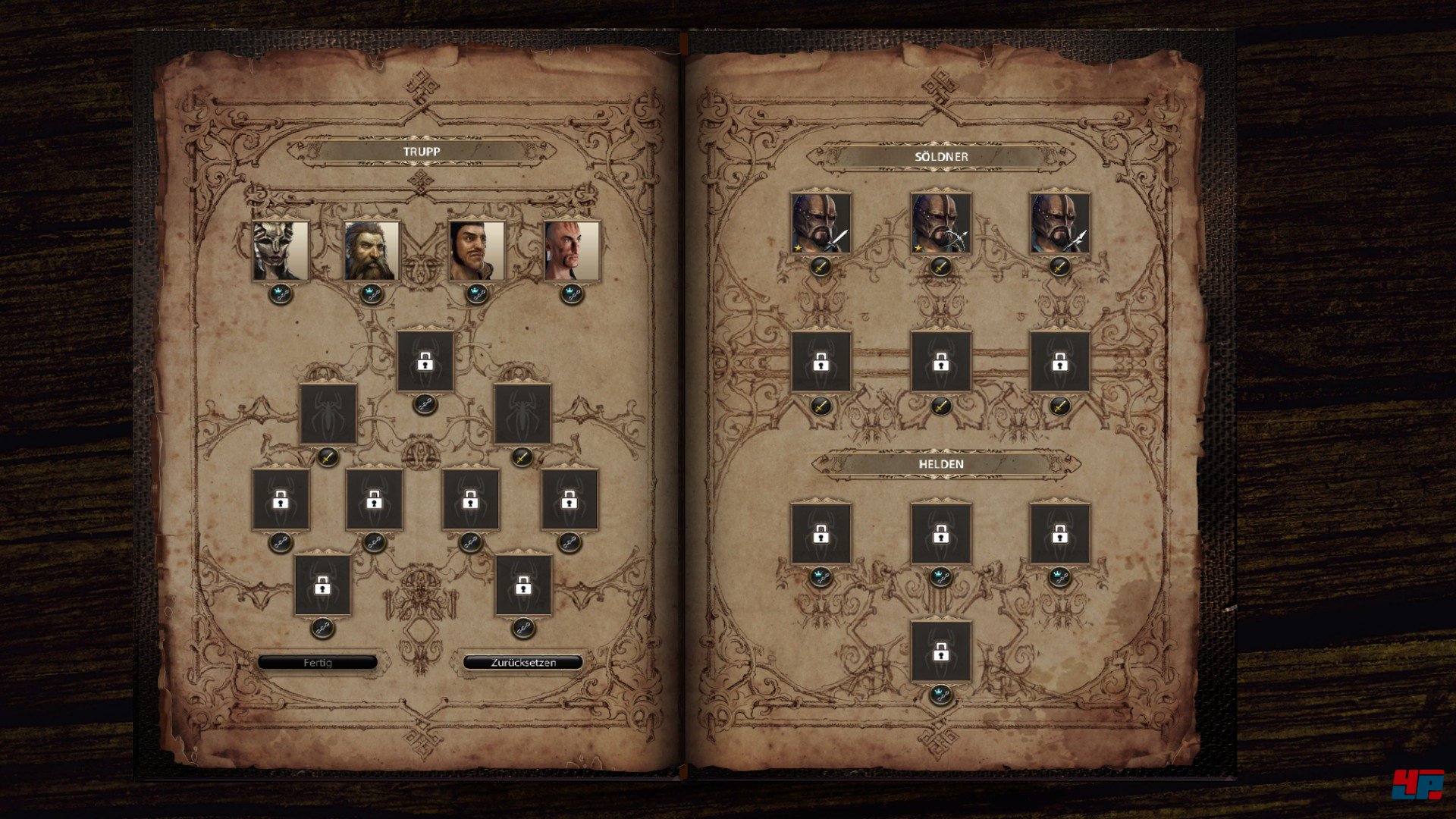Reset the party with Zurücksetzen
This screenshot has height=819, width=1456.
tap(522, 663)
